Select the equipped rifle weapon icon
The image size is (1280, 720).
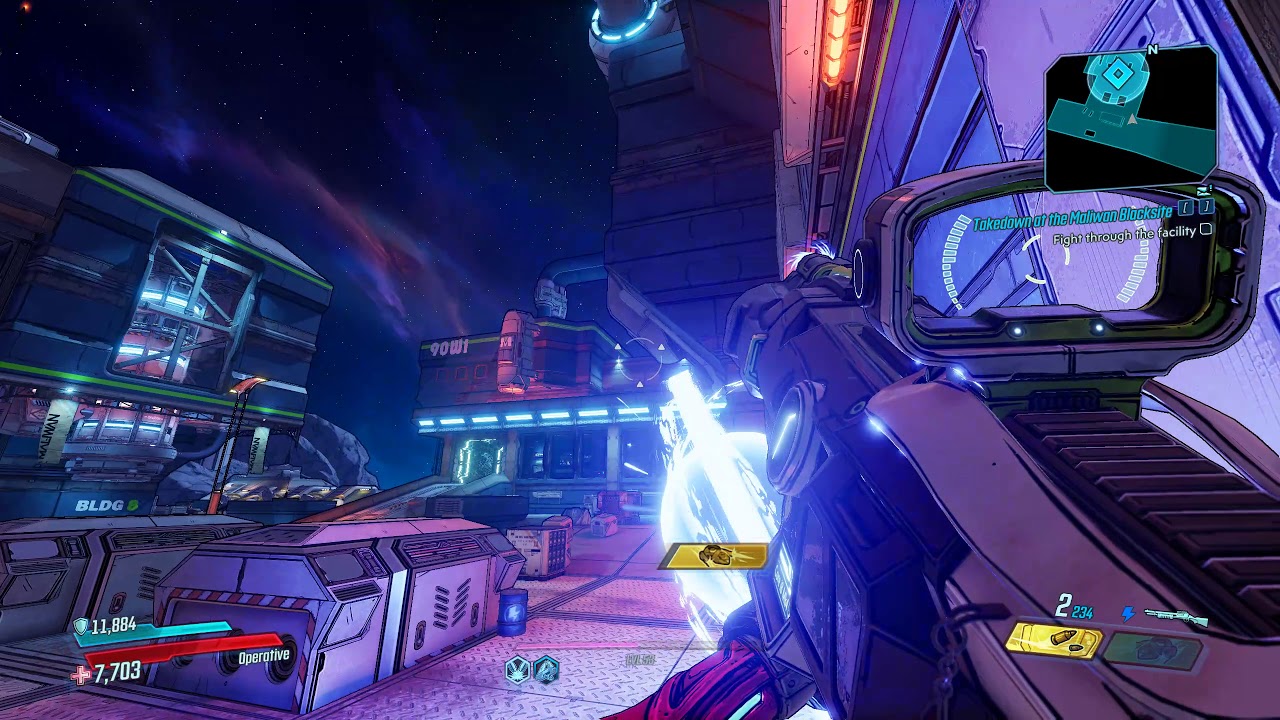[x=1176, y=616]
